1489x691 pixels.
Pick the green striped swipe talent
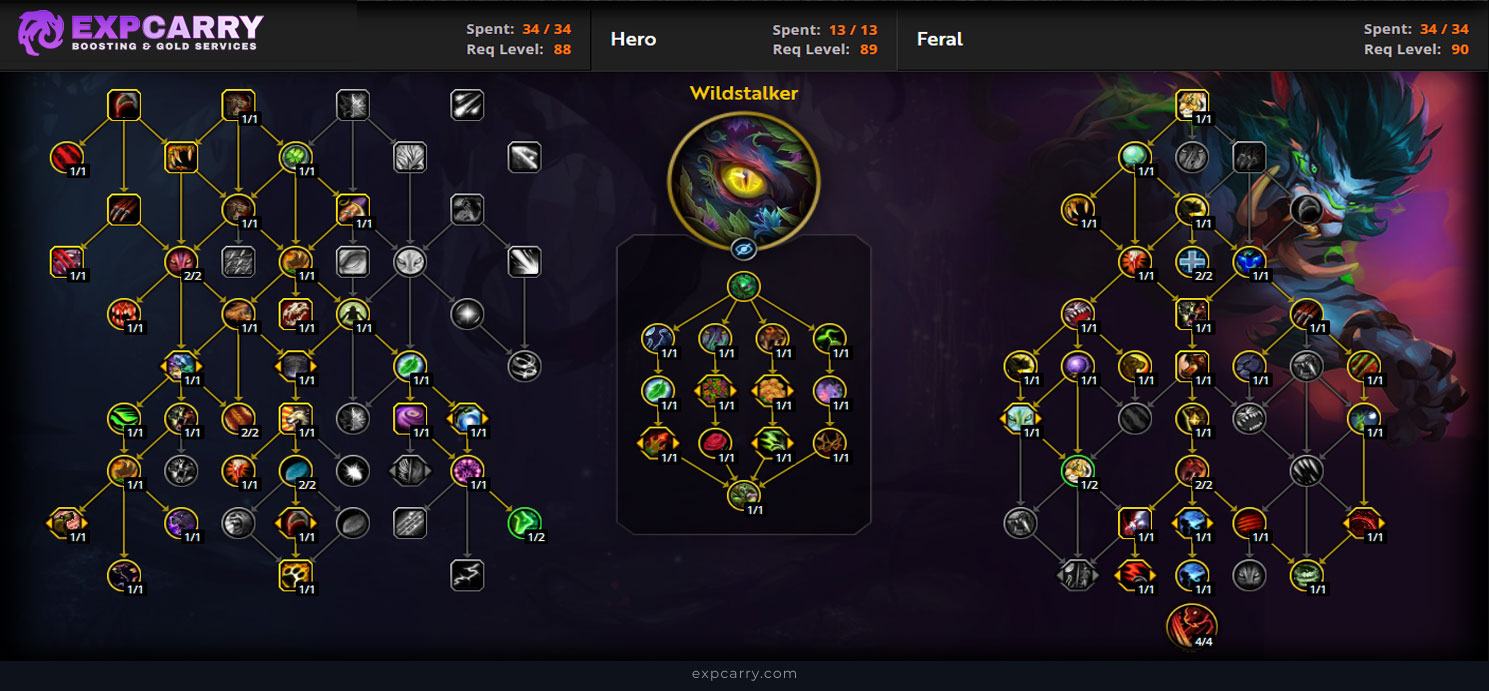pyautogui.click(x=124, y=418)
